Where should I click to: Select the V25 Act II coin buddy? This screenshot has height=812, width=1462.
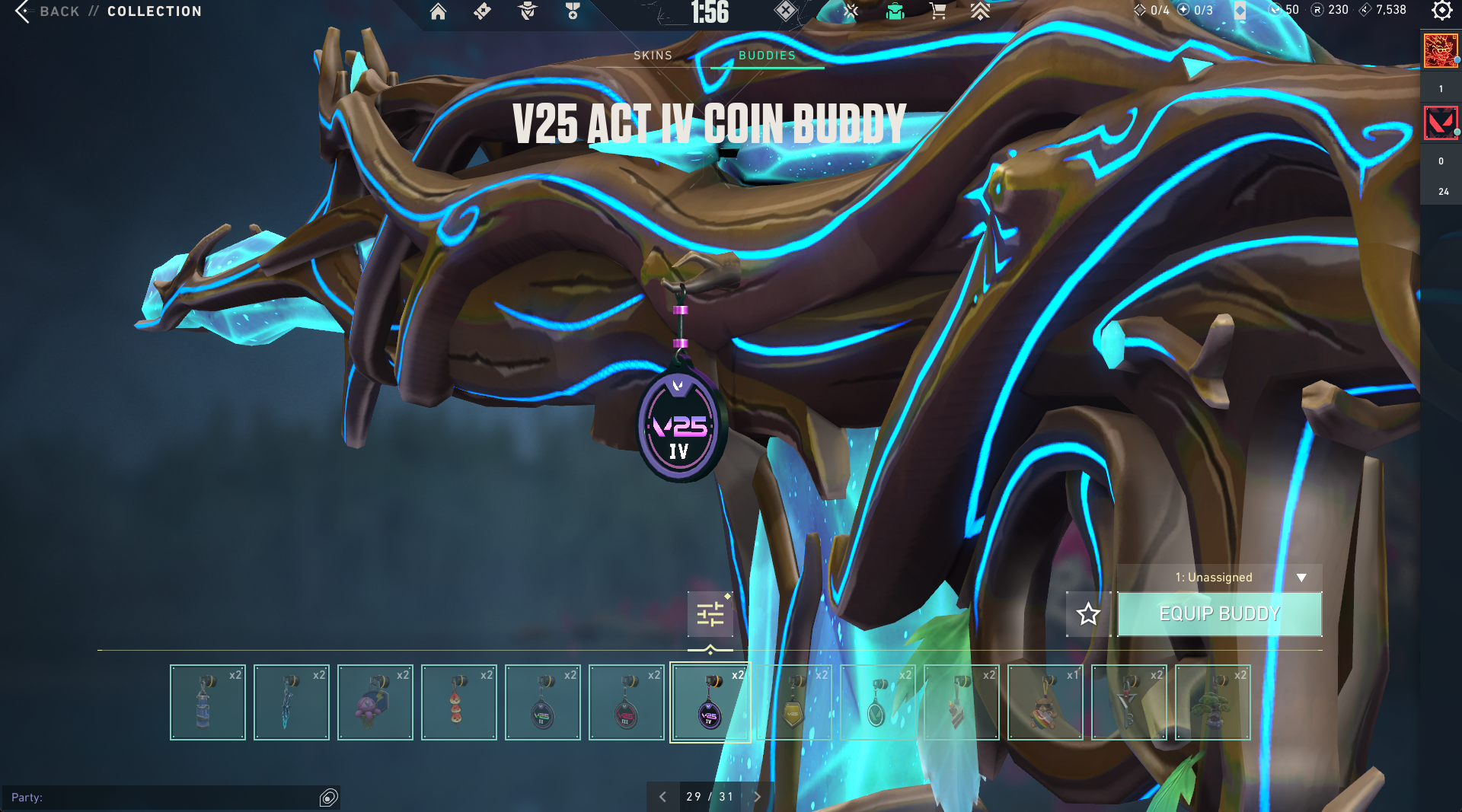(x=542, y=702)
